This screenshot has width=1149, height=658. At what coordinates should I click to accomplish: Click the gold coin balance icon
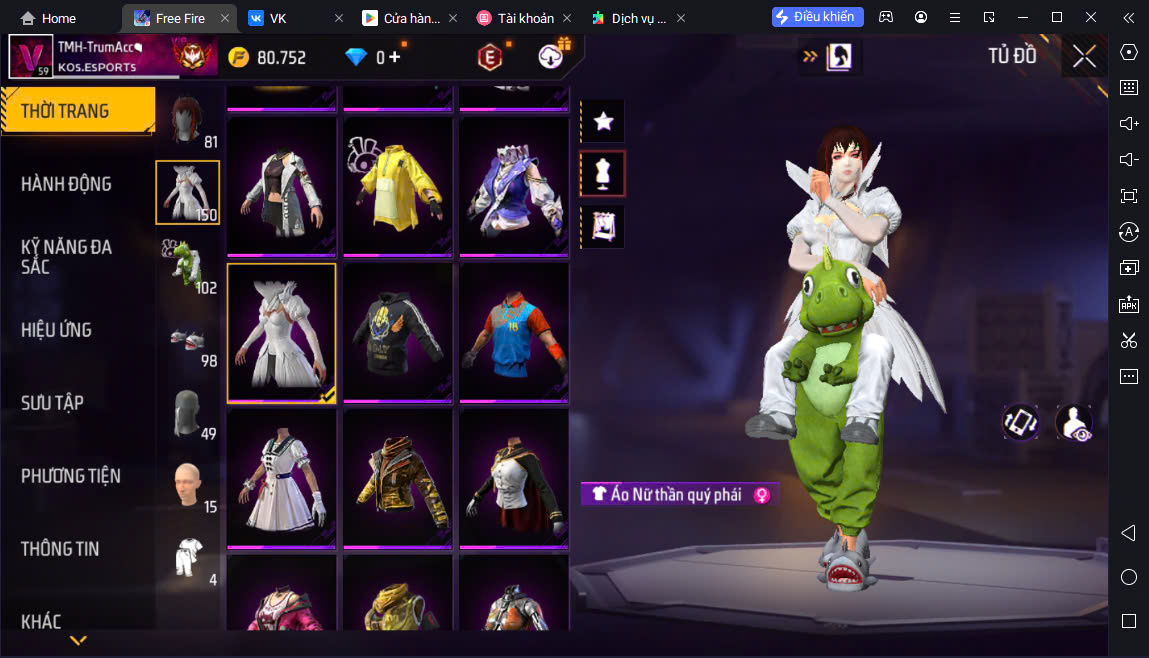(x=239, y=57)
